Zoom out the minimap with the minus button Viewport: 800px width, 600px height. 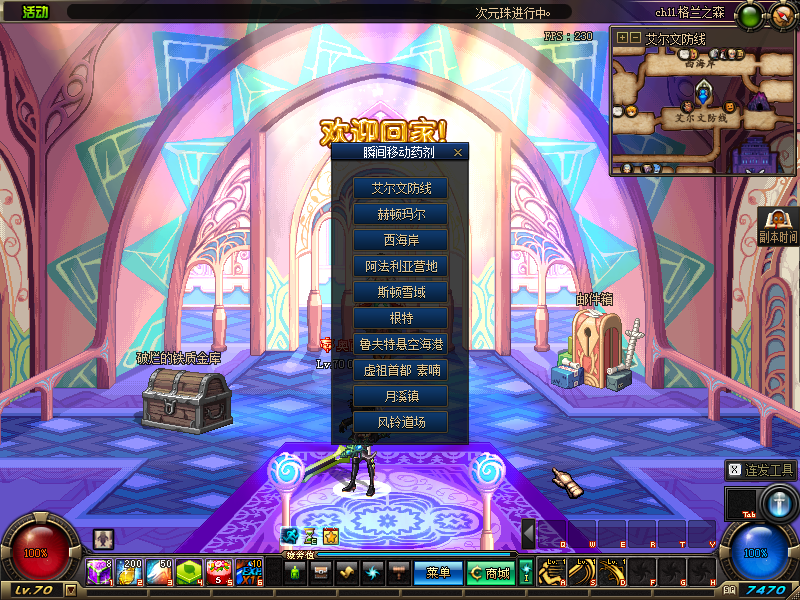pyautogui.click(x=635, y=37)
